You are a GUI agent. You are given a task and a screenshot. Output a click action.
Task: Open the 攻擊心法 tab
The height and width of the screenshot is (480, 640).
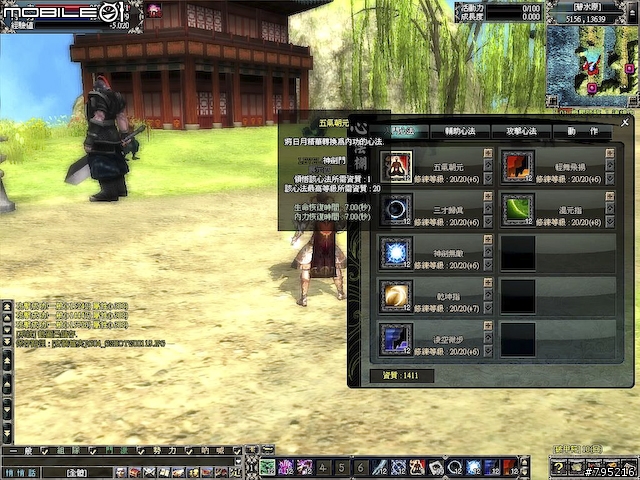tap(520, 131)
